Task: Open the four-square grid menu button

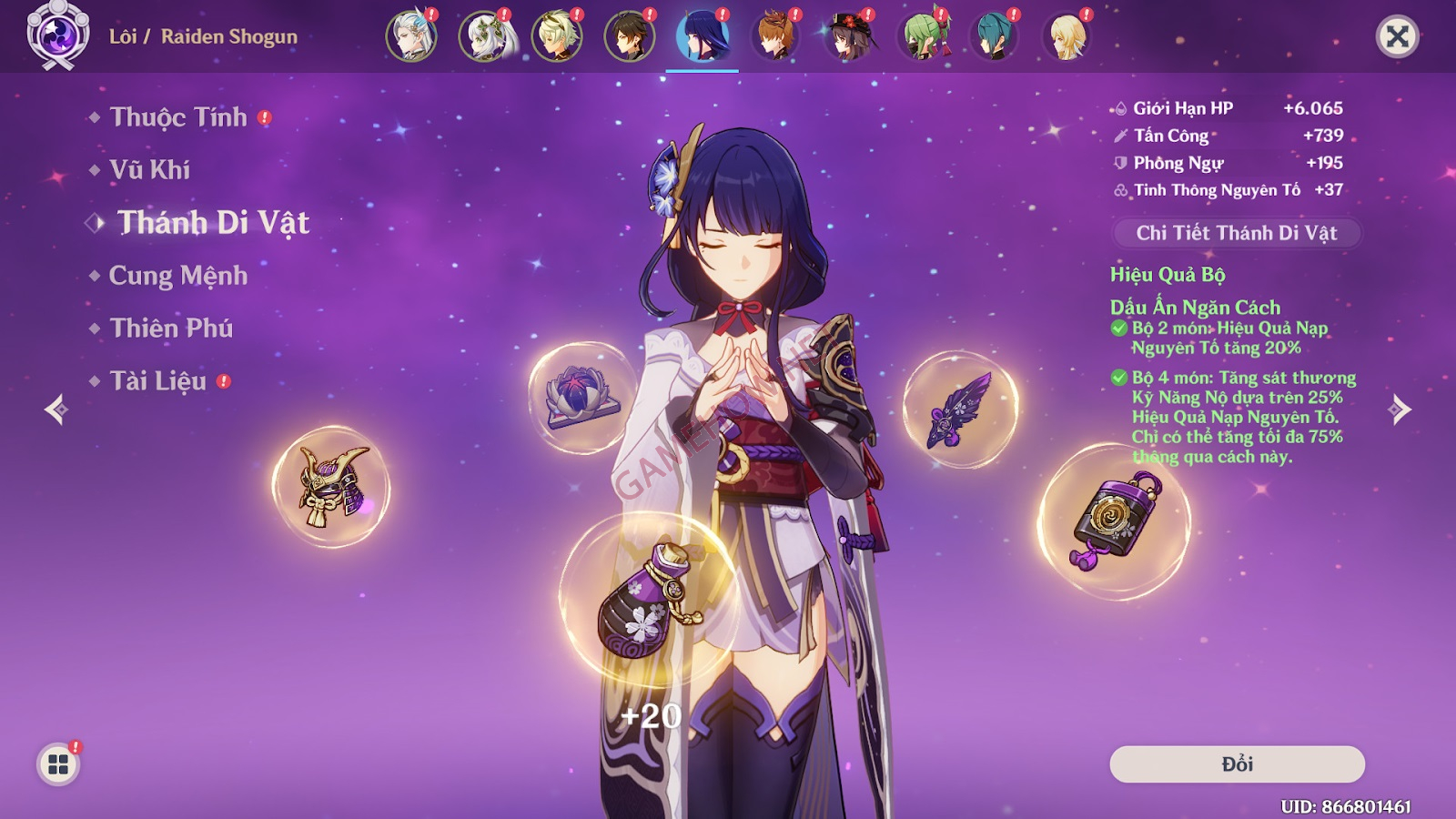Action: pyautogui.click(x=58, y=764)
